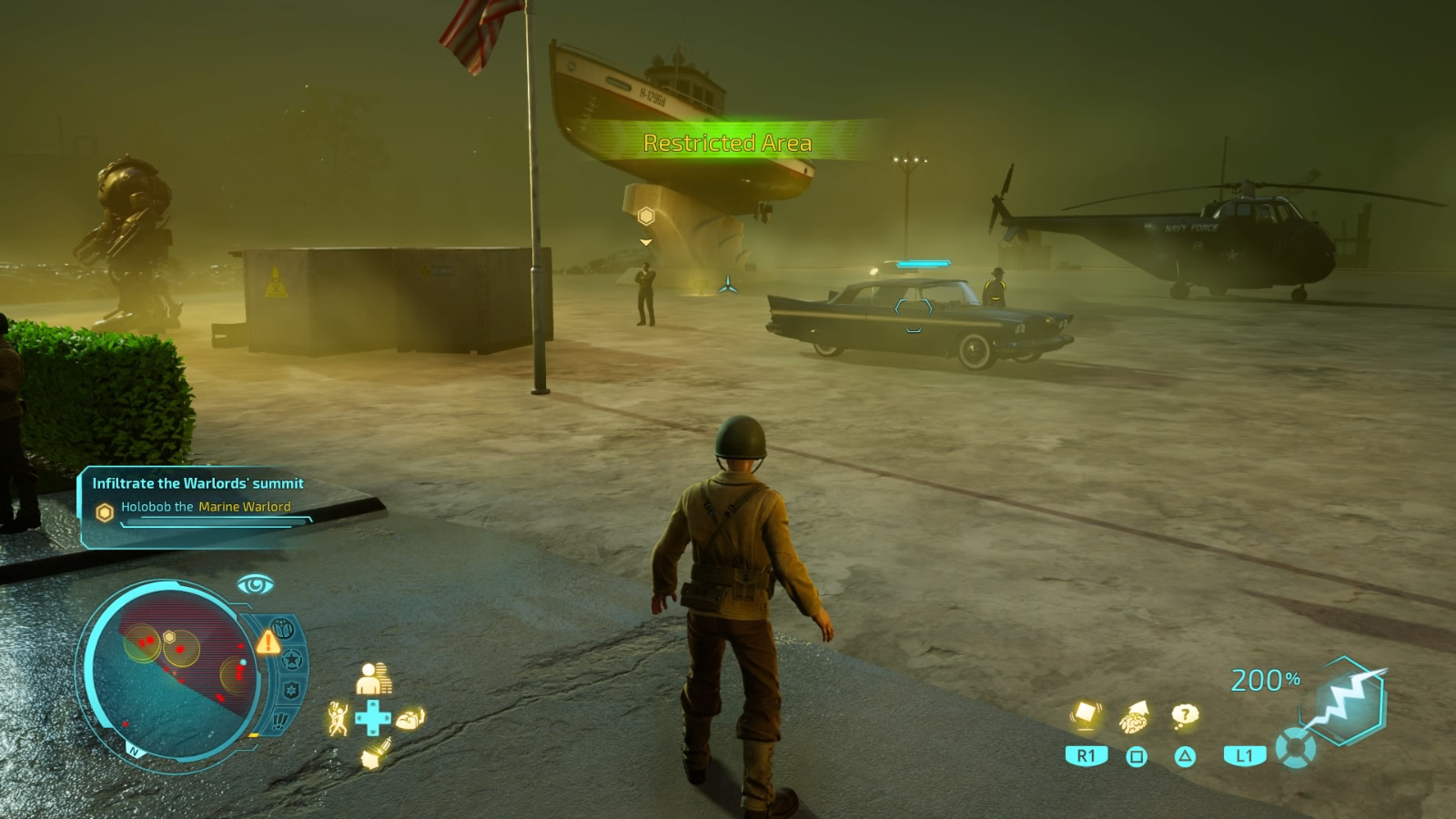The height and width of the screenshot is (819, 1456).
Task: Expand the d-pad emote selector
Action: (373, 716)
